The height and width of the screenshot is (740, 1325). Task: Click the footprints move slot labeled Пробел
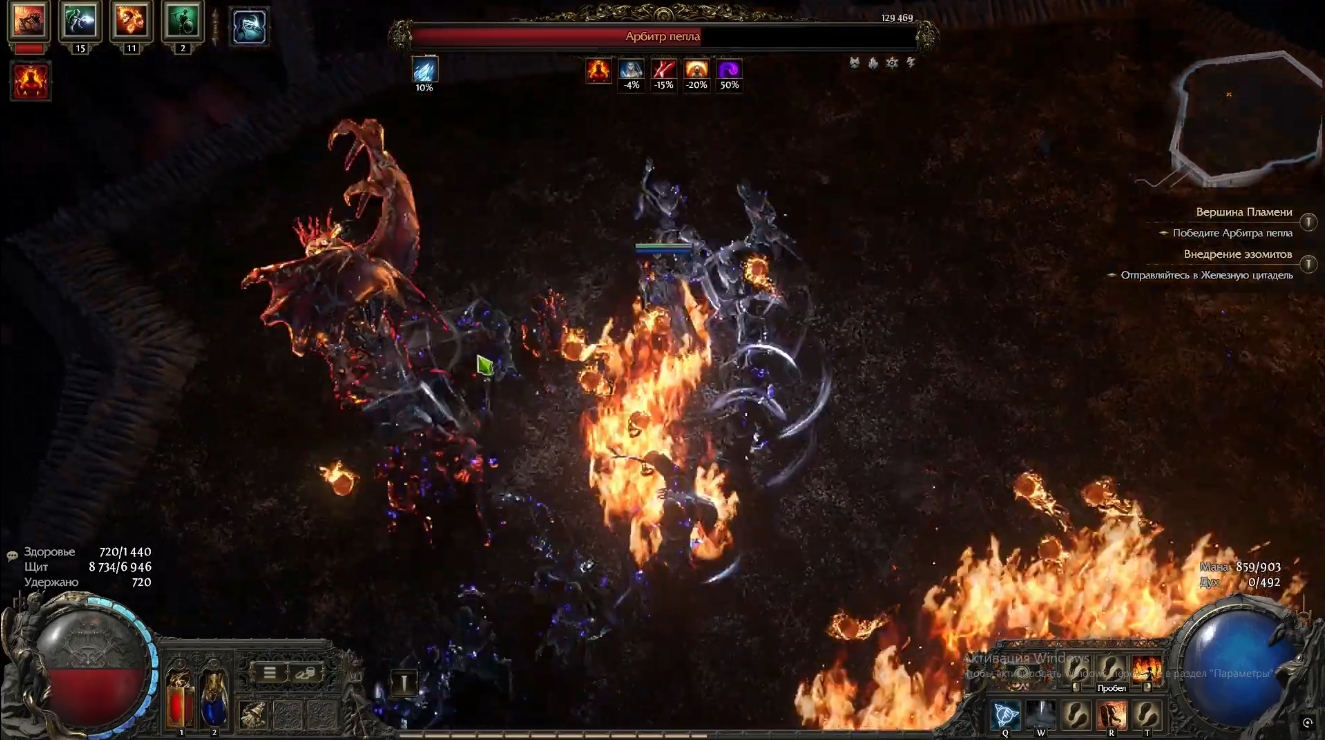[x=1111, y=669]
